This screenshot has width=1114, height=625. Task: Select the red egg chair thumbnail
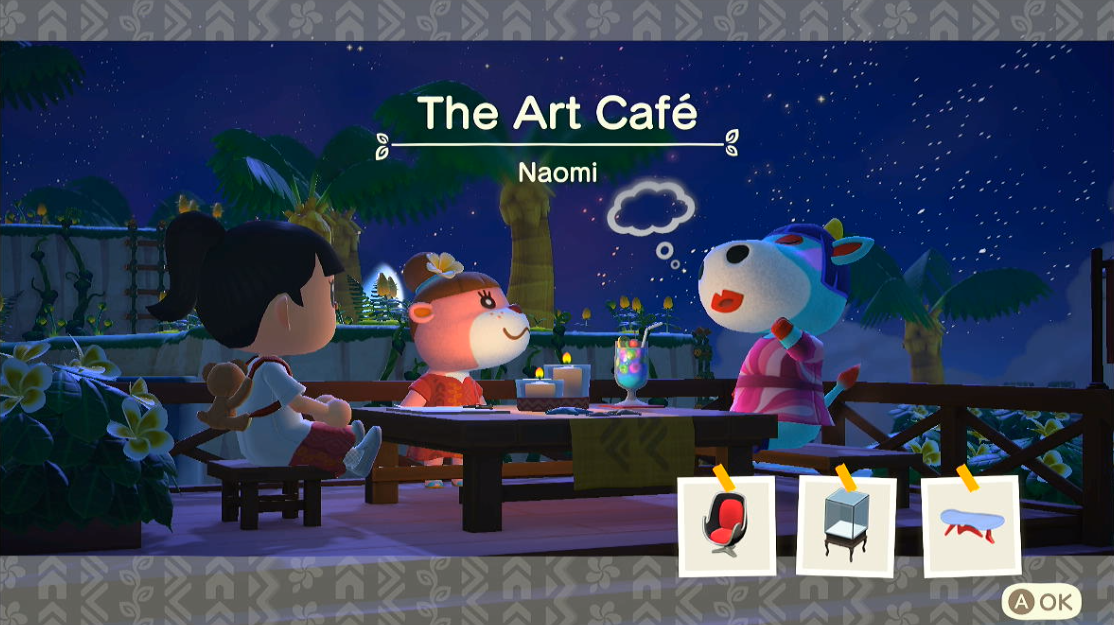click(726, 525)
